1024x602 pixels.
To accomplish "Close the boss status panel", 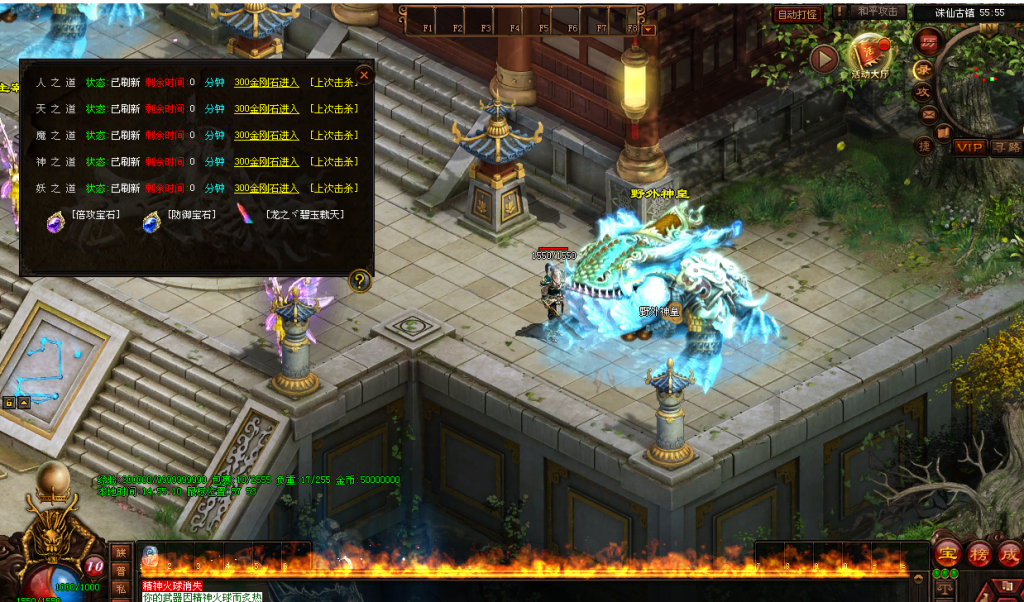I will tap(364, 75).
